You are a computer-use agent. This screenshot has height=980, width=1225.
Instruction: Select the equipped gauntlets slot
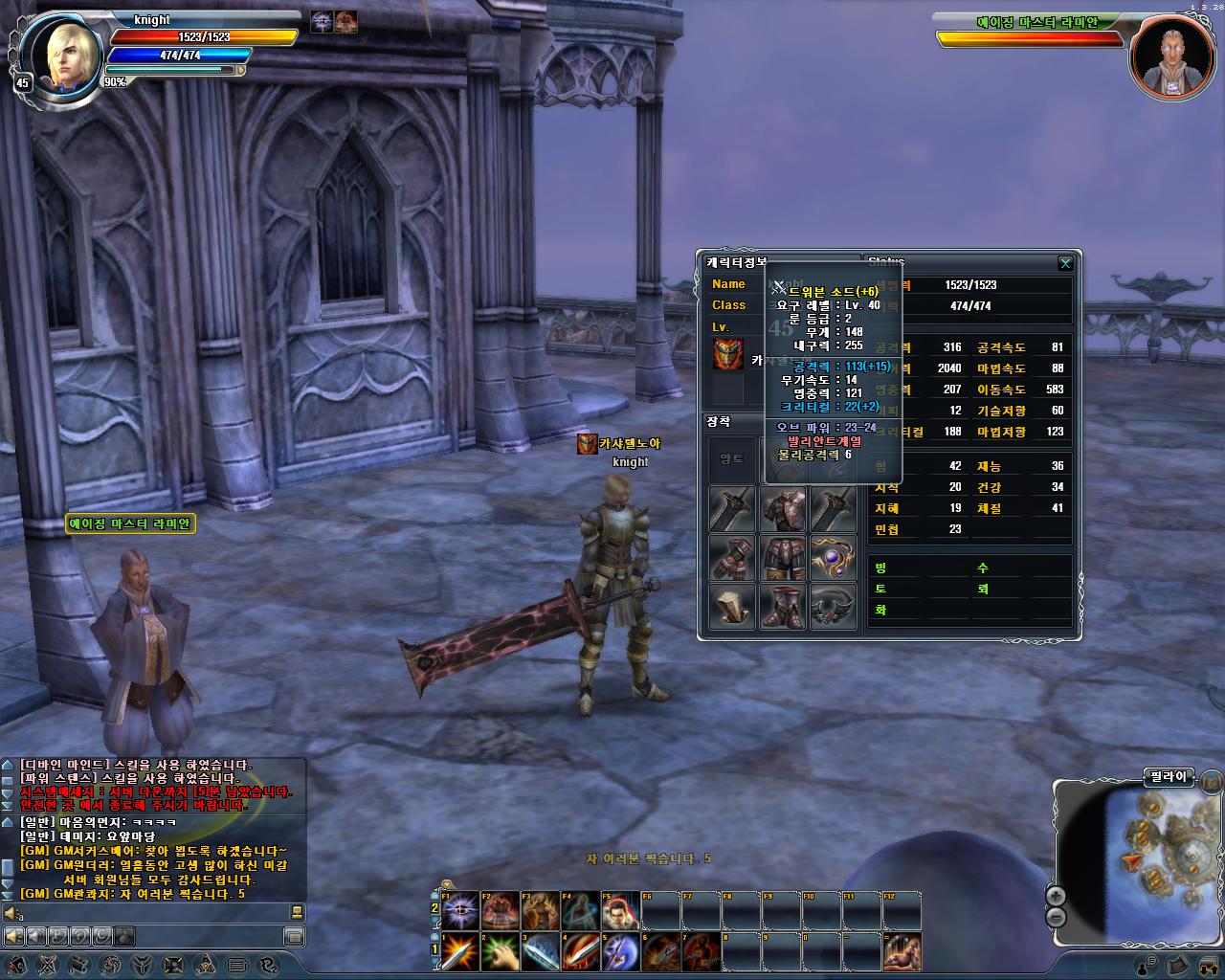click(x=732, y=558)
